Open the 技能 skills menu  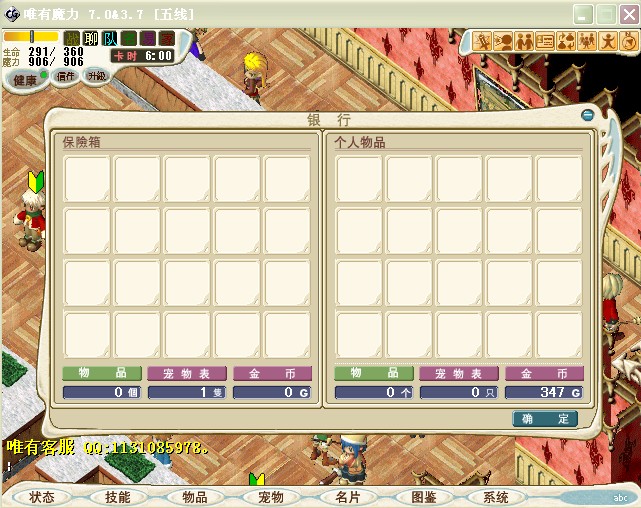pyautogui.click(x=118, y=496)
